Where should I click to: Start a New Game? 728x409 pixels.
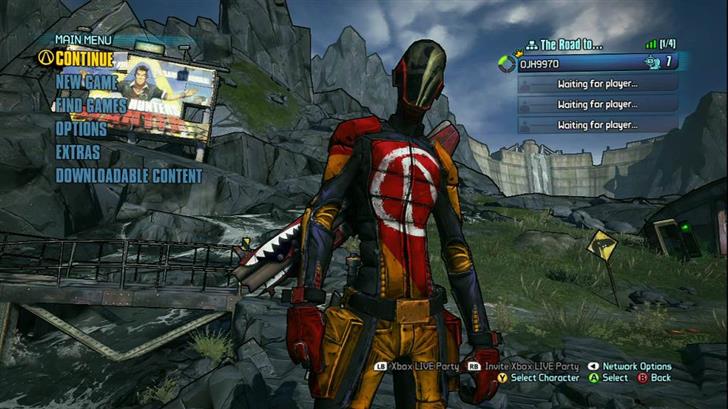click(88, 82)
